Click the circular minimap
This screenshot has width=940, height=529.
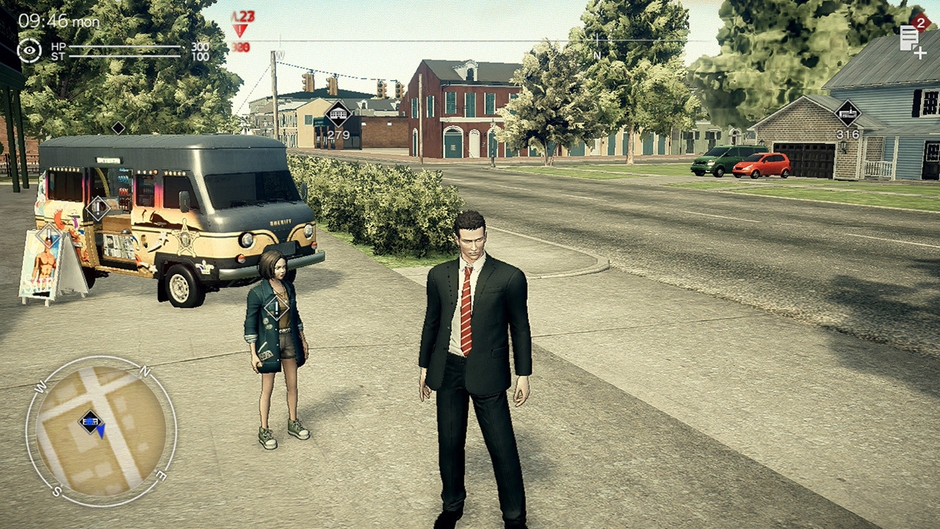(x=100, y=430)
